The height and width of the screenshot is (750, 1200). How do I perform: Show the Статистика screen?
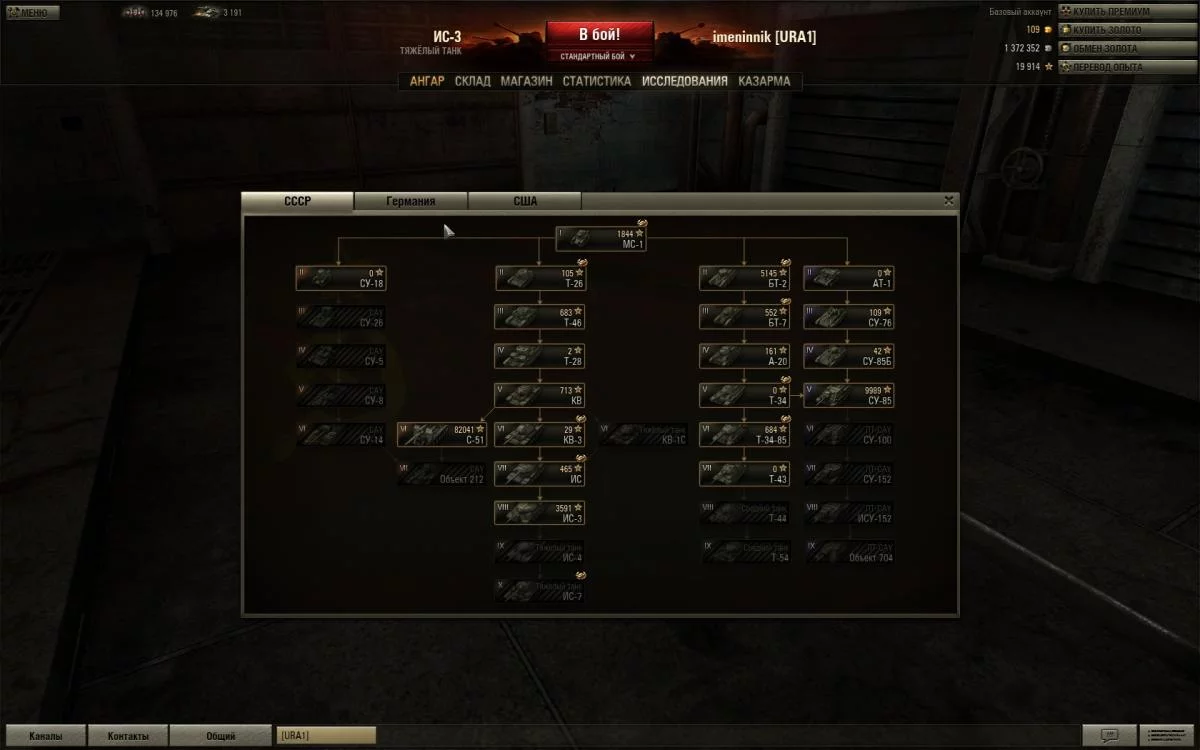coord(597,81)
